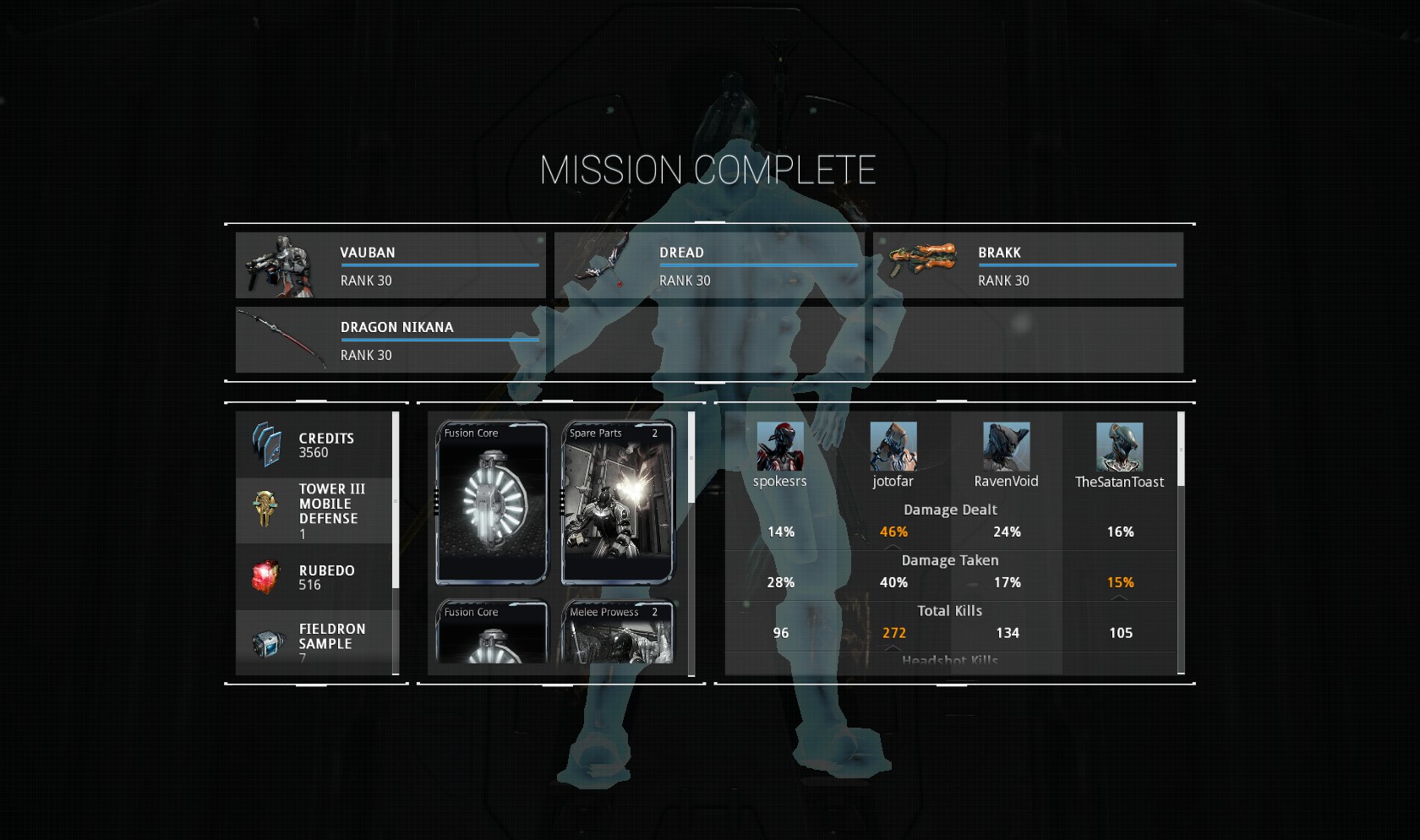
Task: Click the Brakk weapon rank panel
Action: coord(1028,265)
